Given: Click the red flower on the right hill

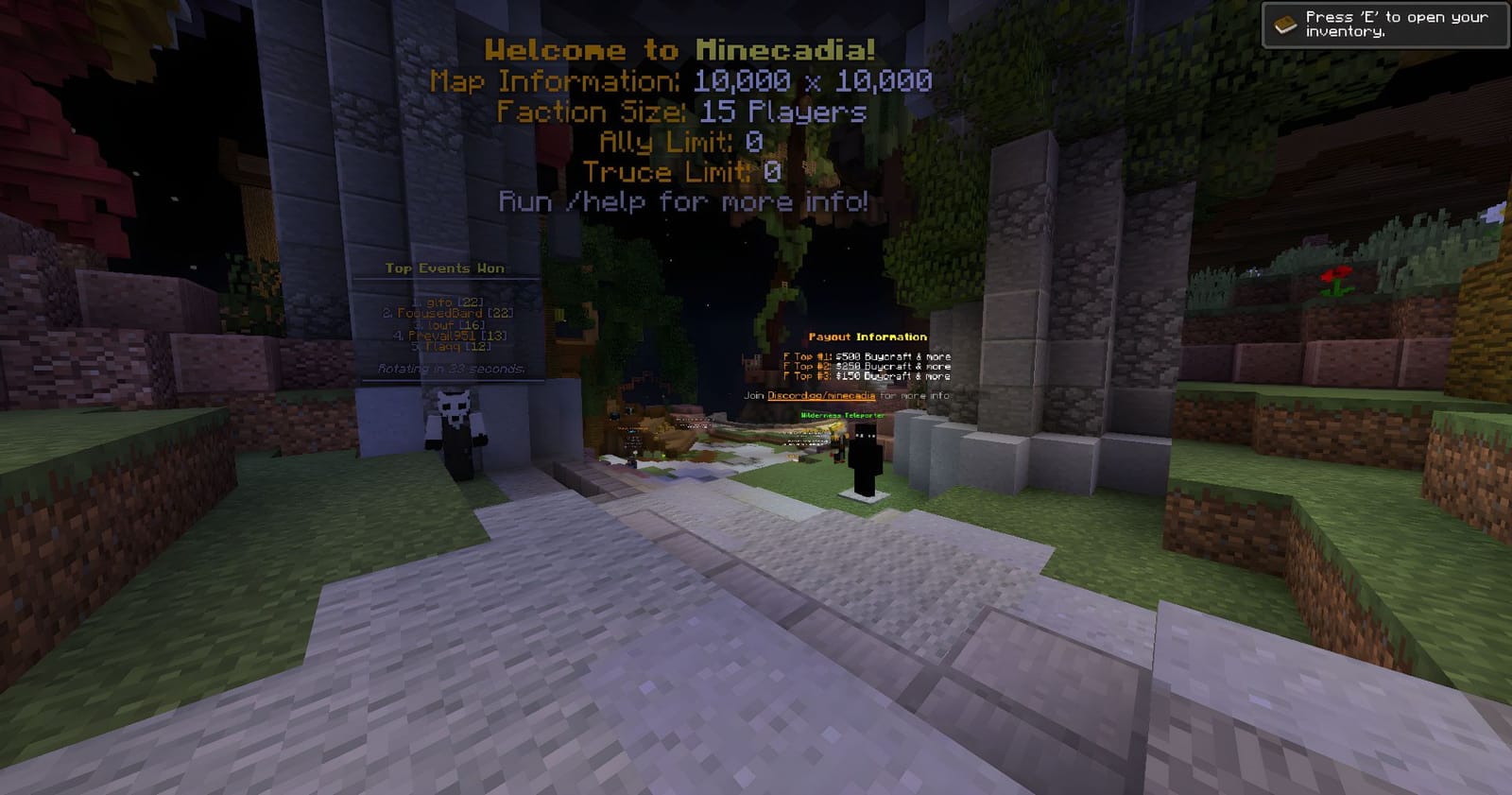Looking at the screenshot, I should pos(1335,279).
